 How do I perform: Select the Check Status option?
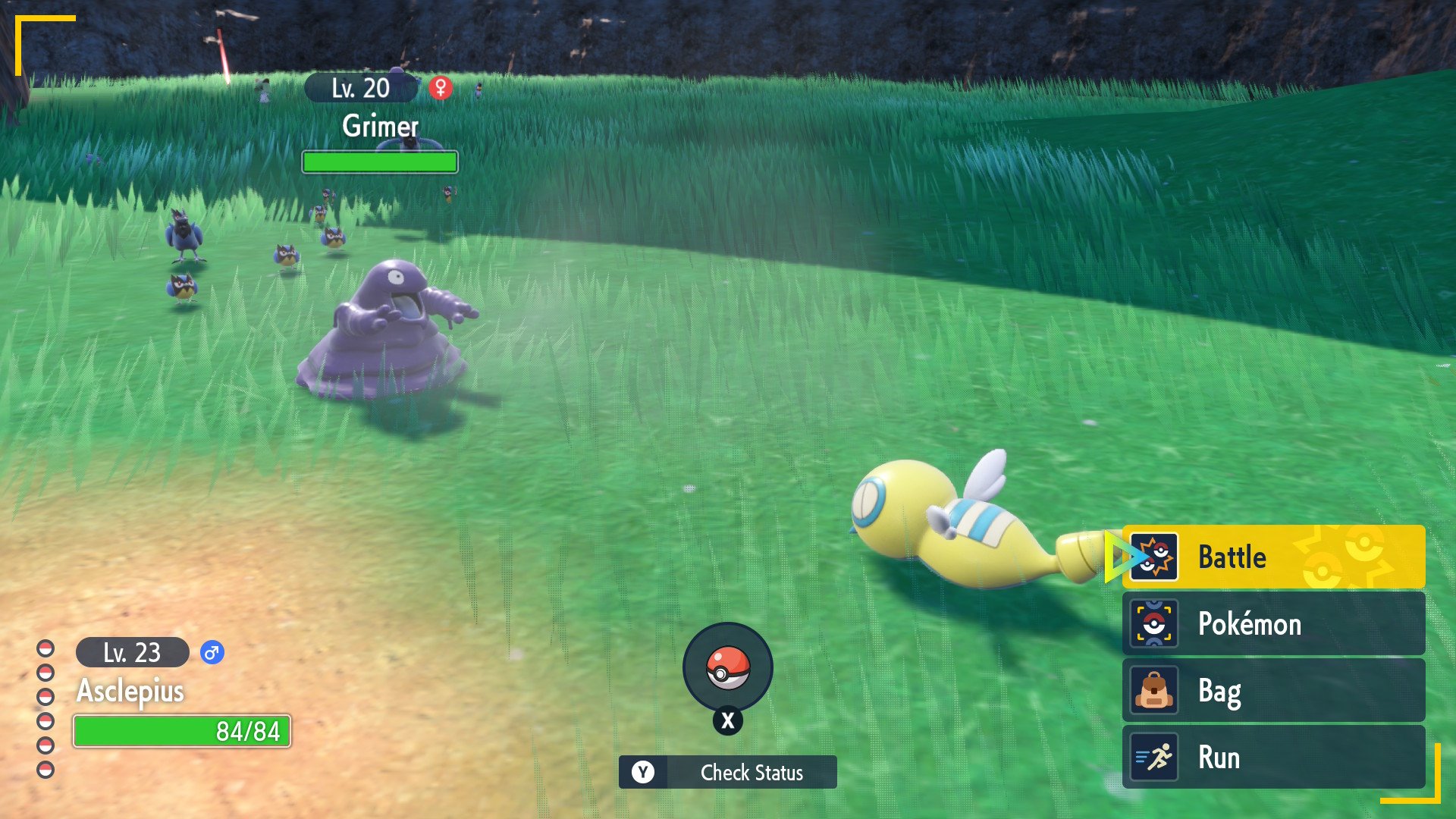(727, 772)
